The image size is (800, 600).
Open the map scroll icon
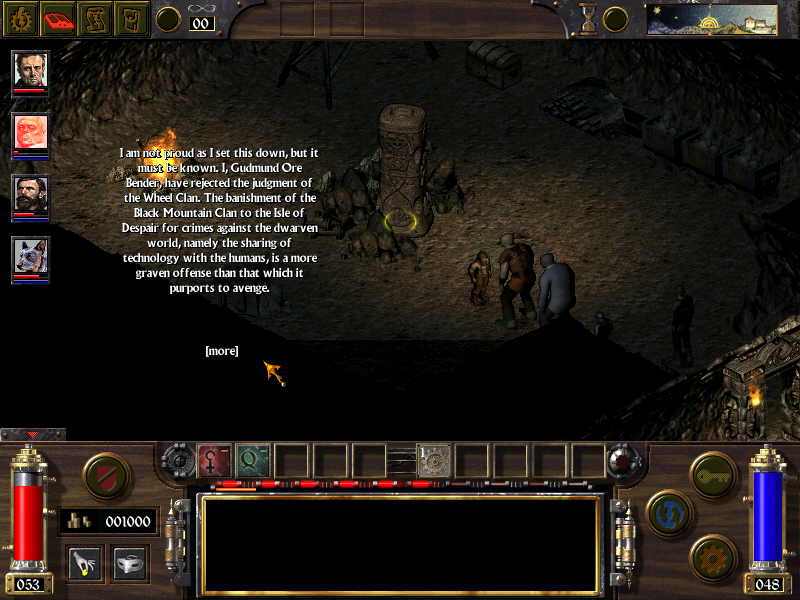click(95, 17)
